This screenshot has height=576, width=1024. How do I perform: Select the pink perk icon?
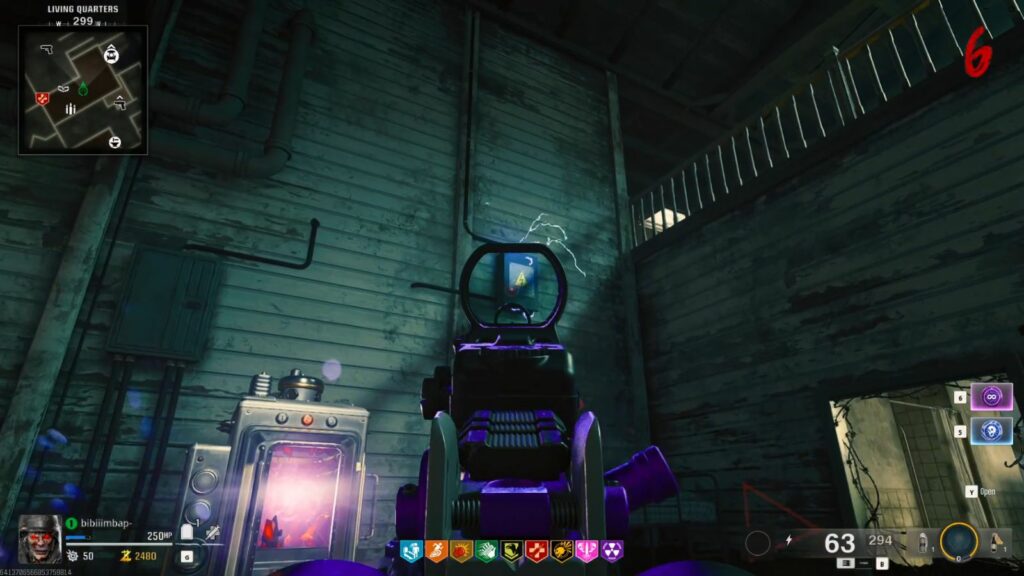pyautogui.click(x=586, y=550)
